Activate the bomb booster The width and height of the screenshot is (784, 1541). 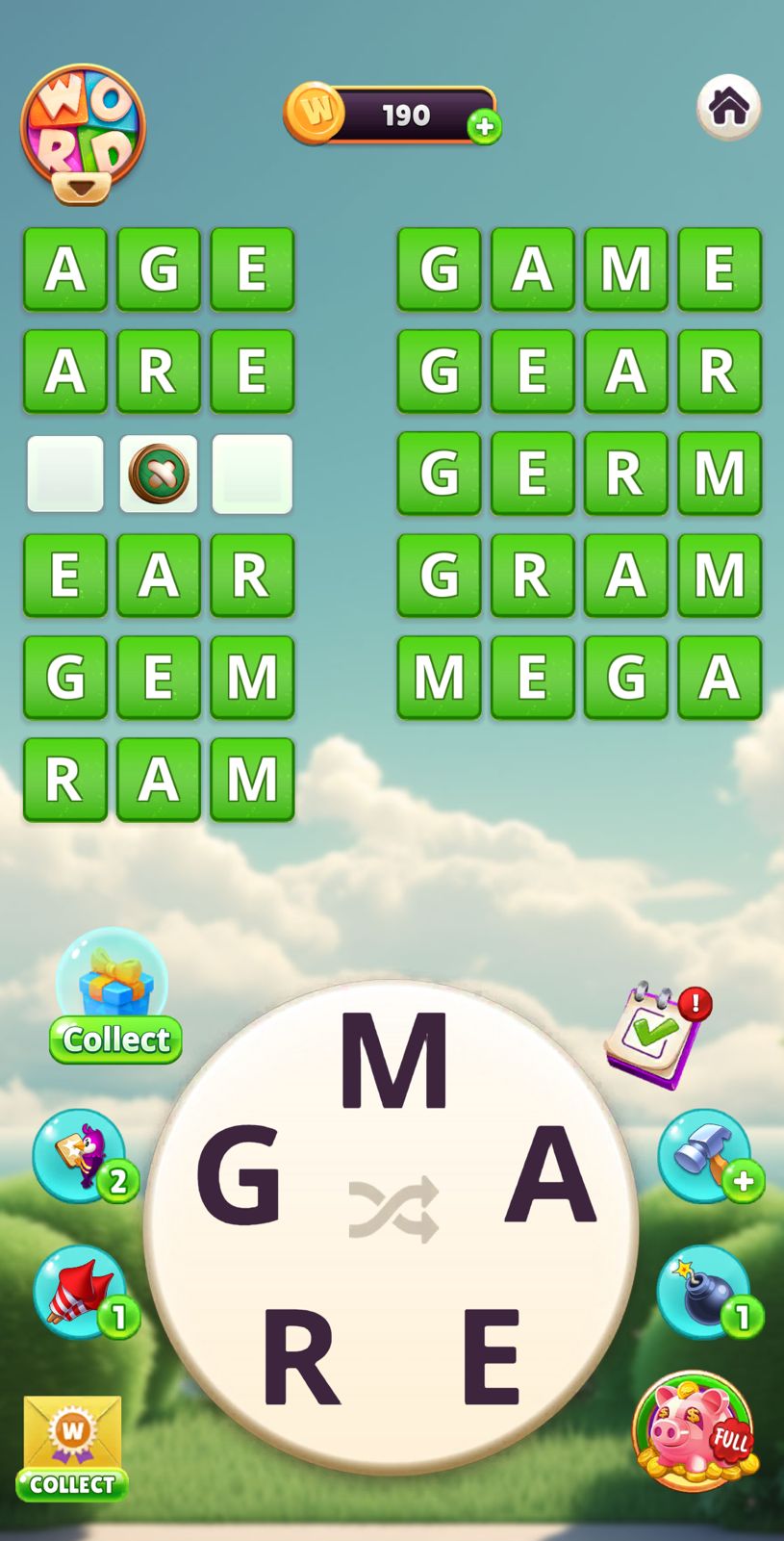pos(705,1292)
